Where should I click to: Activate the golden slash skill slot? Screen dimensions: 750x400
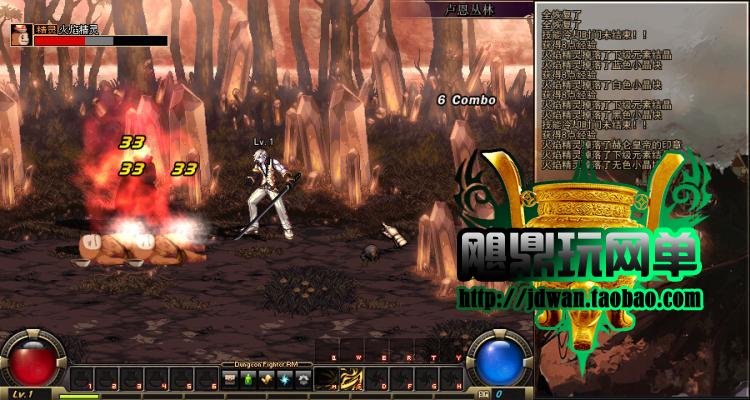coord(352,379)
